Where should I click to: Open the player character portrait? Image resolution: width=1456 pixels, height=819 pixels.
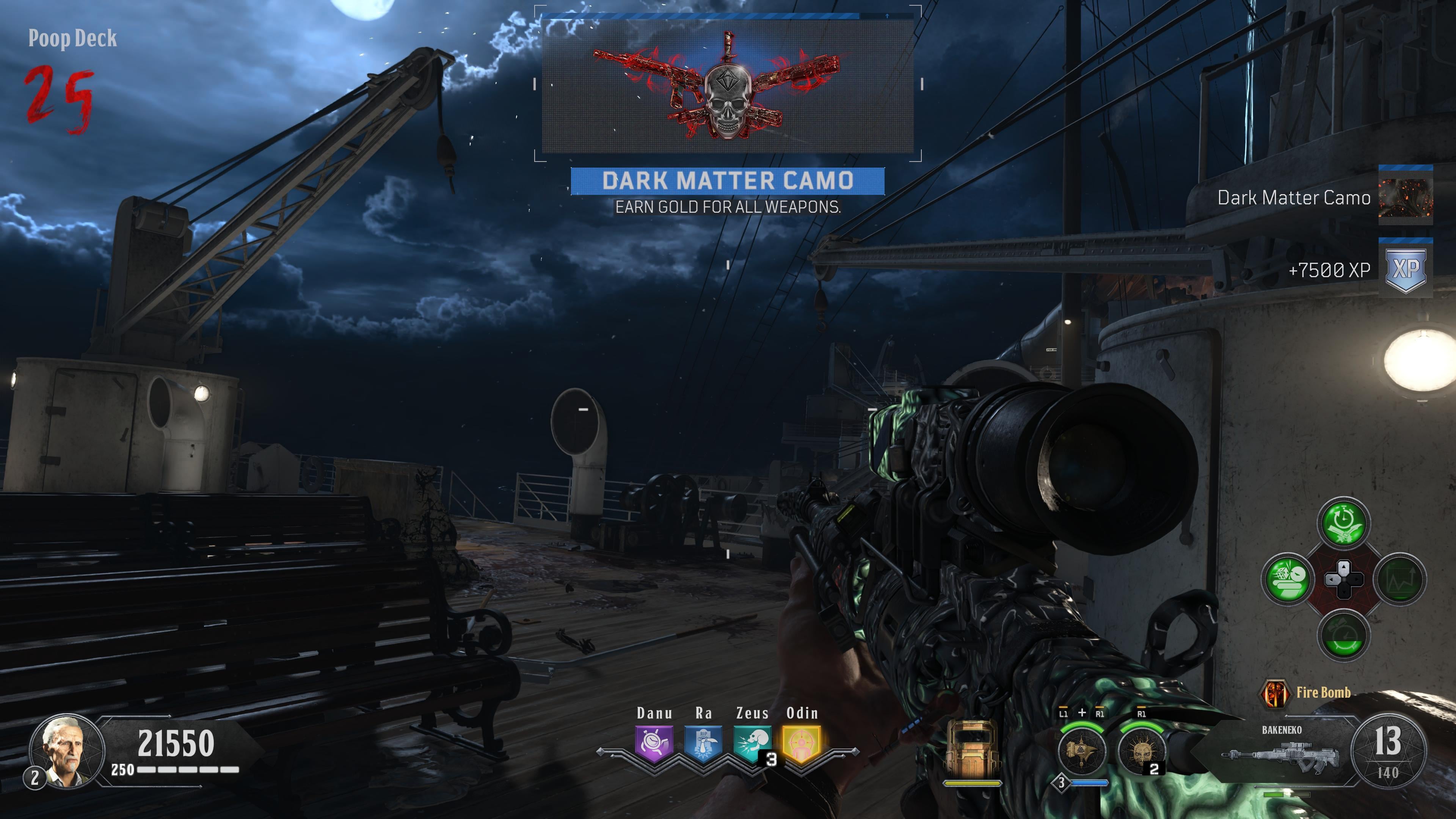[67, 751]
